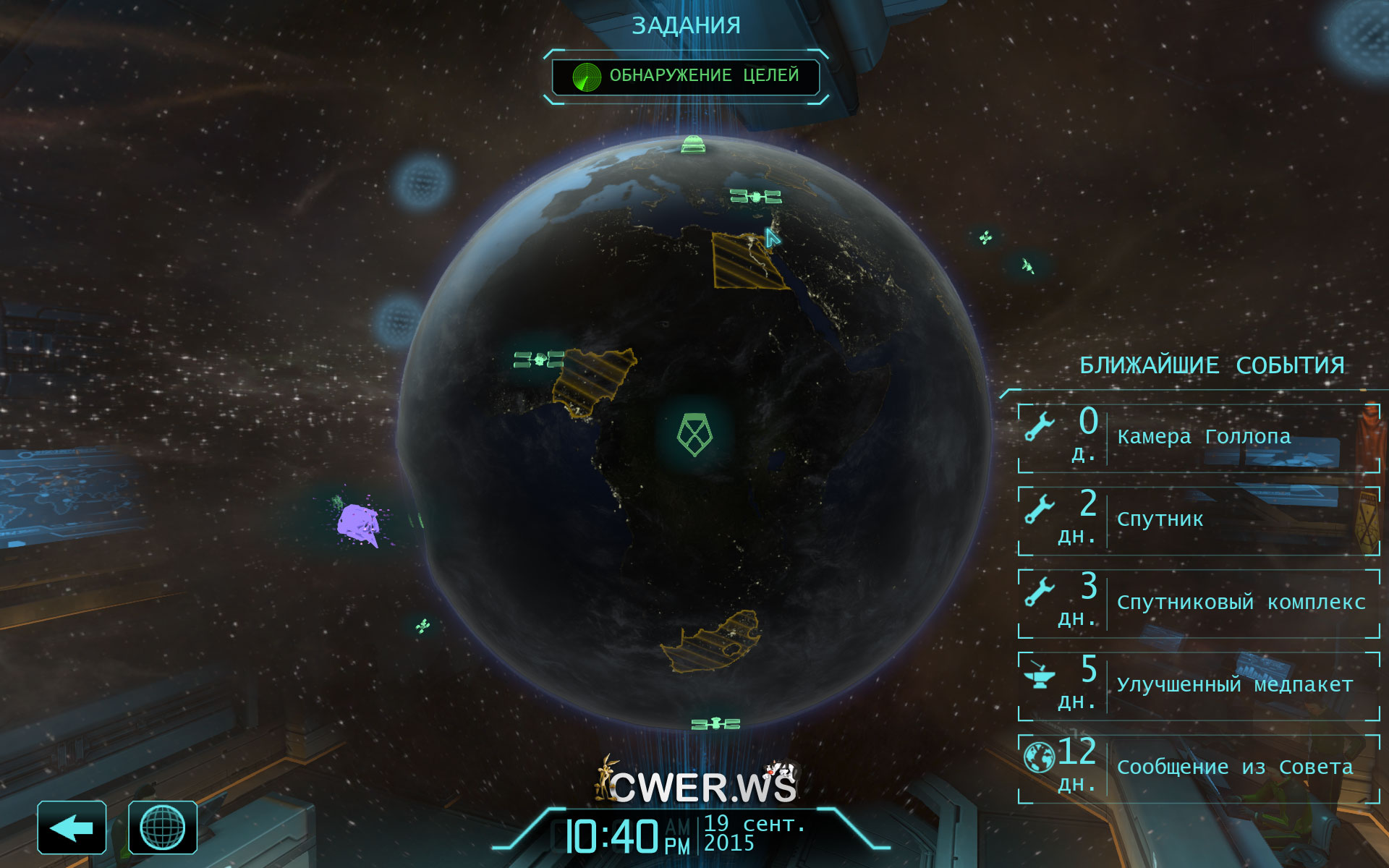Start the Обнаружение целей scan
The width and height of the screenshot is (1389, 868).
[x=686, y=77]
